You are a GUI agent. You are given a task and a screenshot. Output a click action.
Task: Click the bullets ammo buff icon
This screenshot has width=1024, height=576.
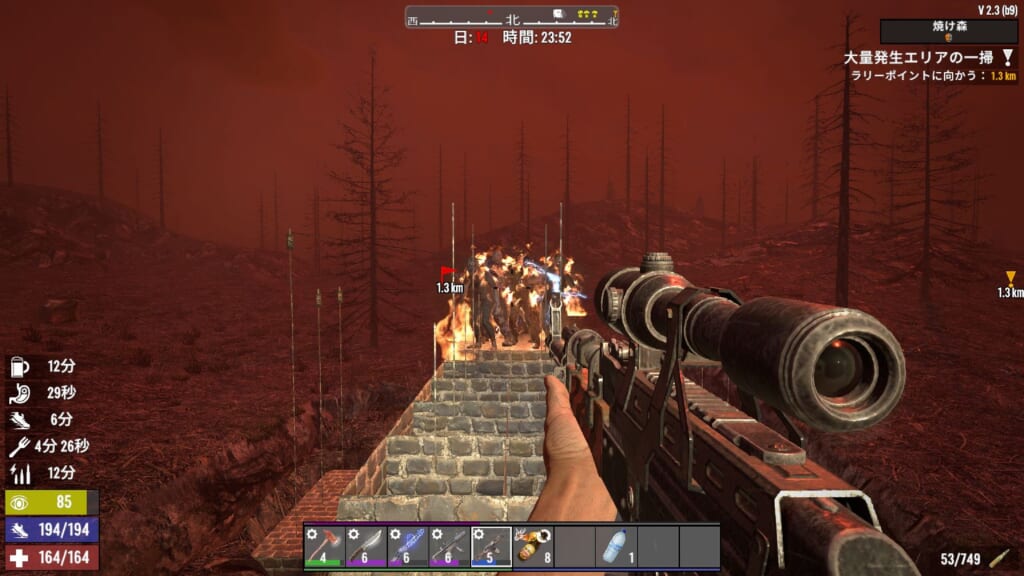click(x=21, y=472)
